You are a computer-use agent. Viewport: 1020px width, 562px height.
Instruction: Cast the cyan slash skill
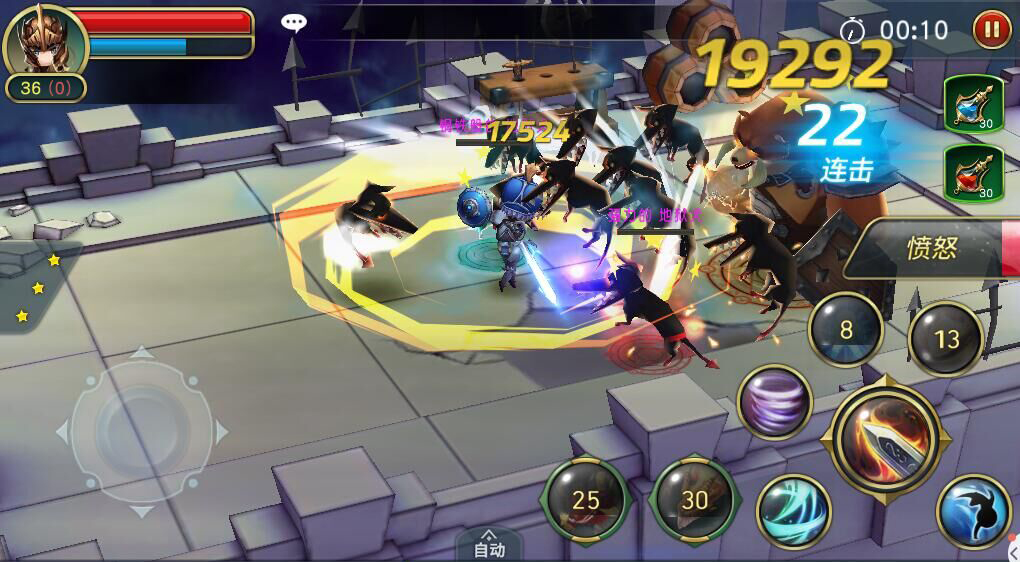pos(794,511)
